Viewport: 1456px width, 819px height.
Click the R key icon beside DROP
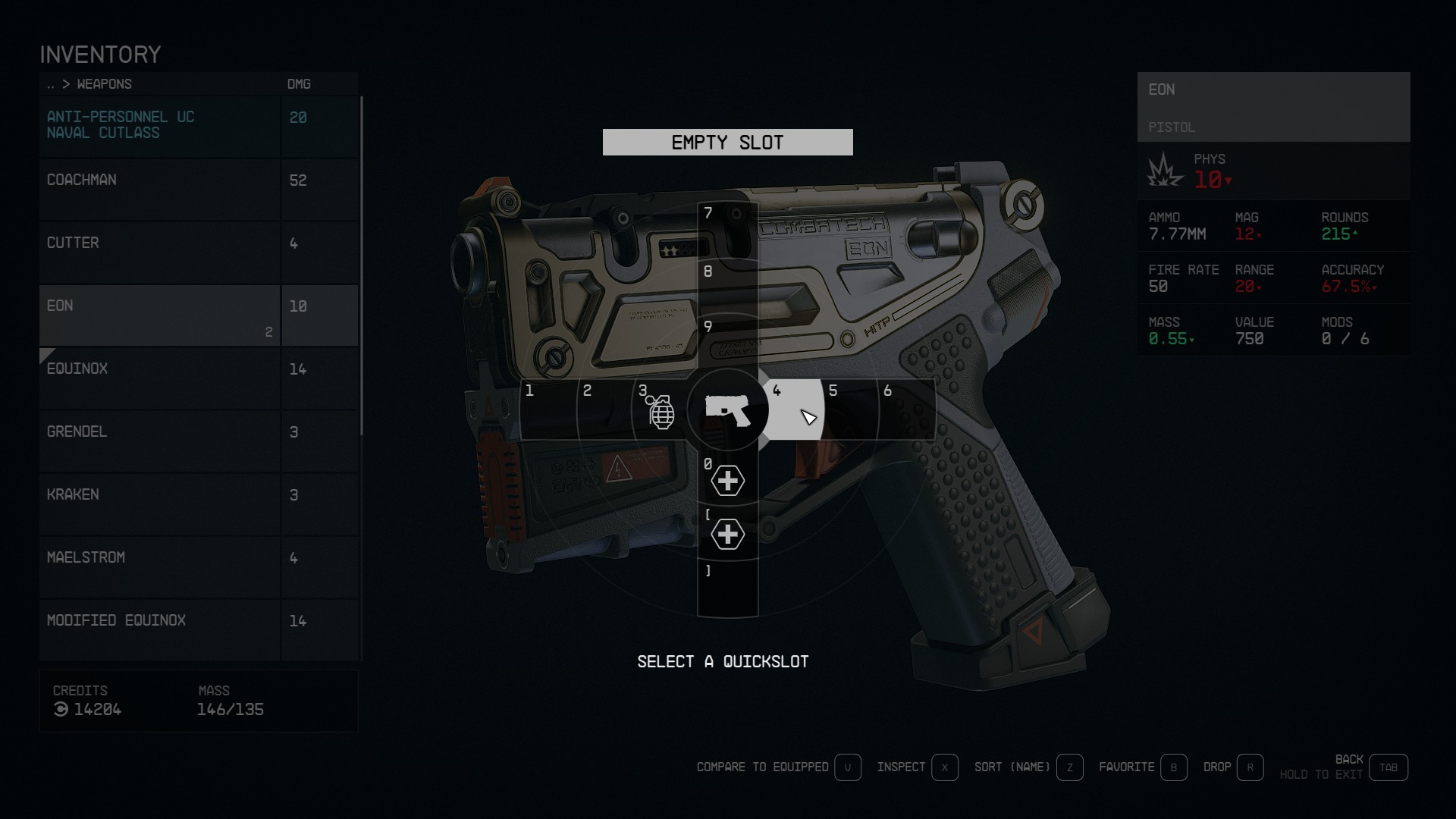coord(1250,767)
